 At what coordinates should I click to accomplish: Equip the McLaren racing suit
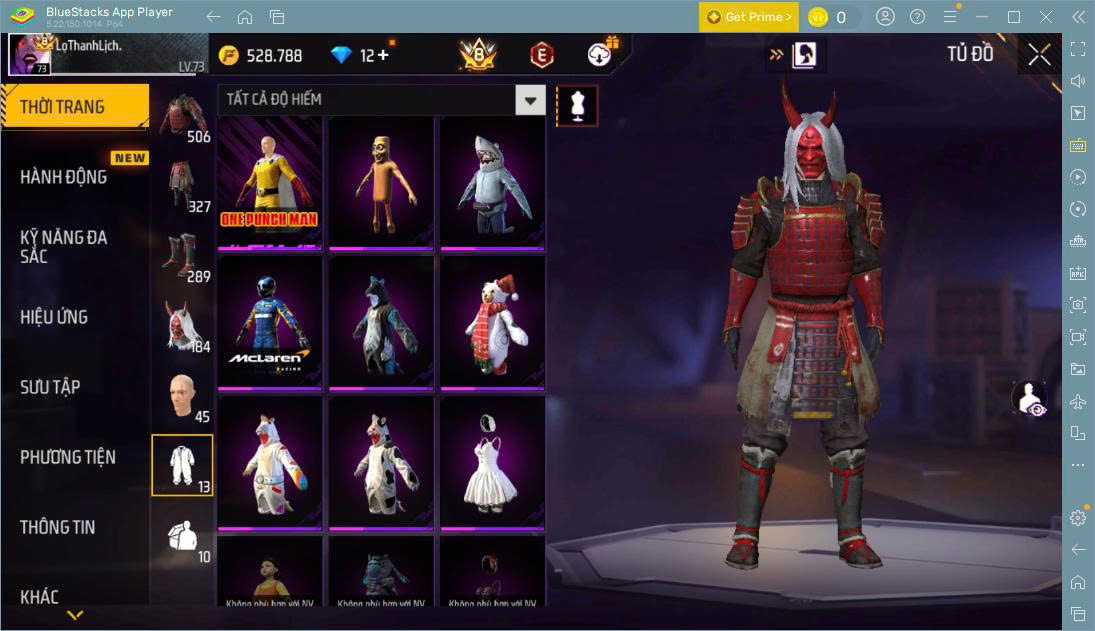click(270, 321)
